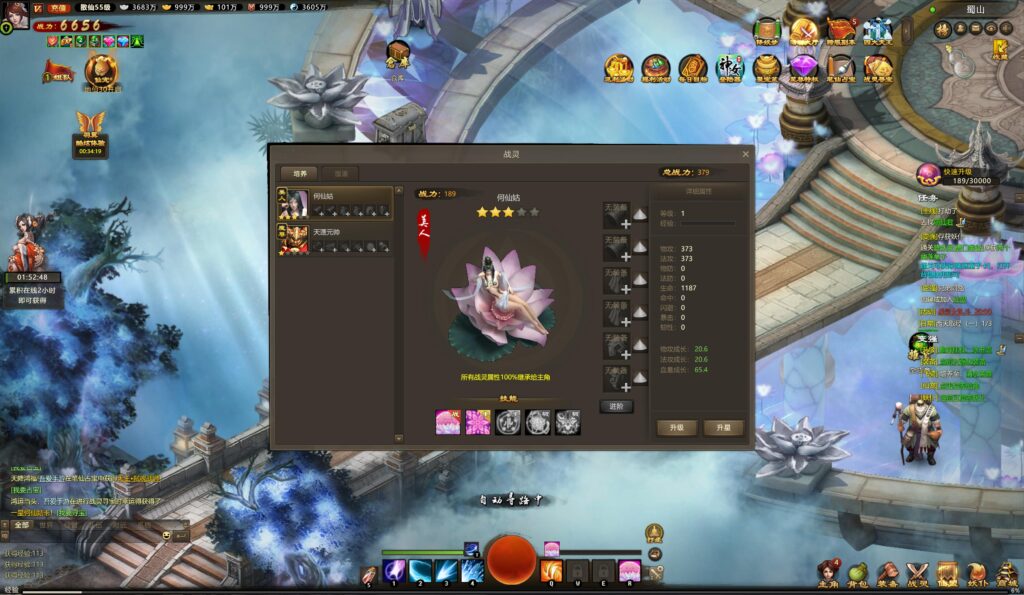Screen dimensions: 1024x595
Task: Open the purple gem event icon
Action: [802, 68]
